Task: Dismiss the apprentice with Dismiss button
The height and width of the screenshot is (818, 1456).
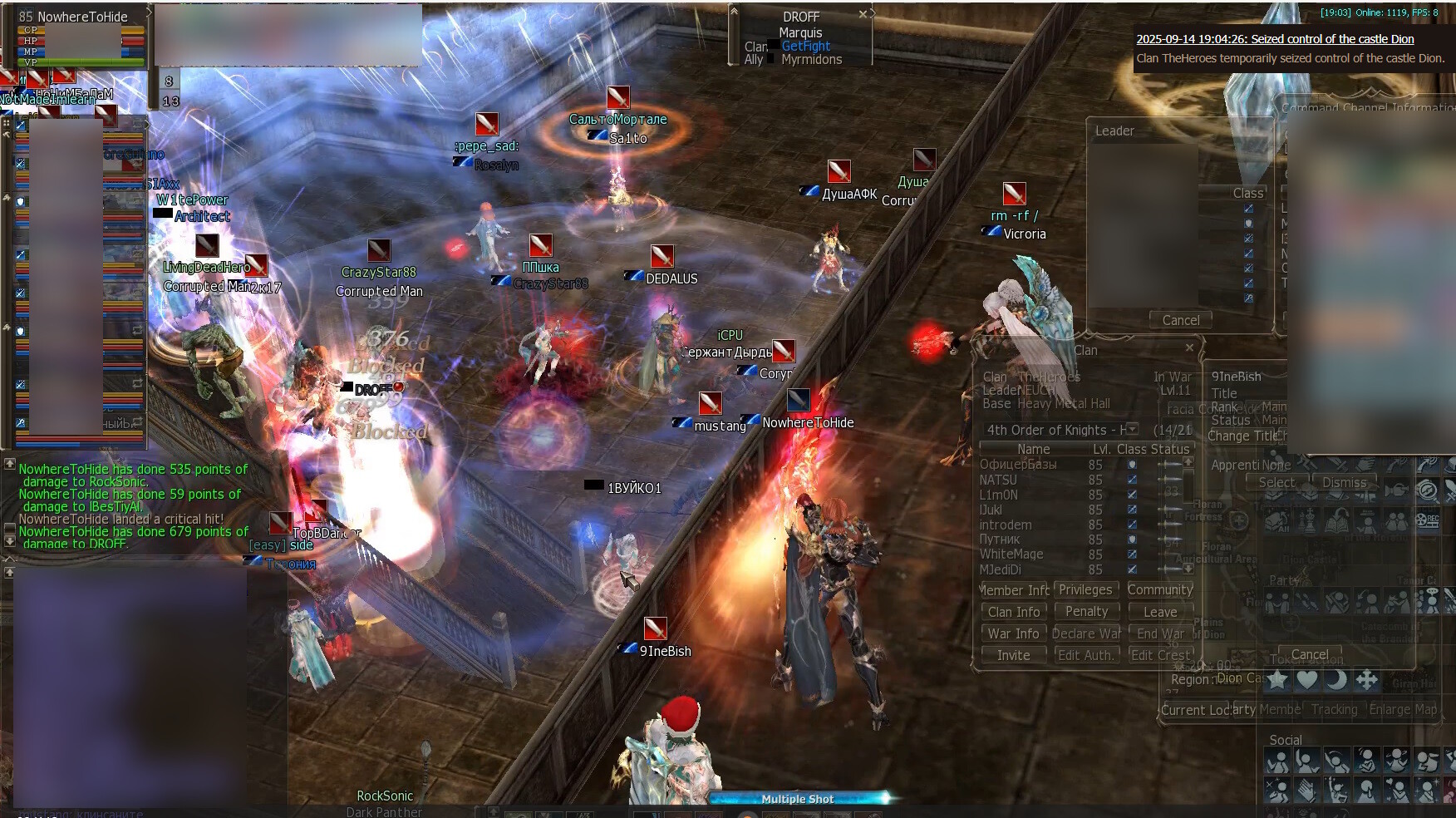Action: [1344, 482]
